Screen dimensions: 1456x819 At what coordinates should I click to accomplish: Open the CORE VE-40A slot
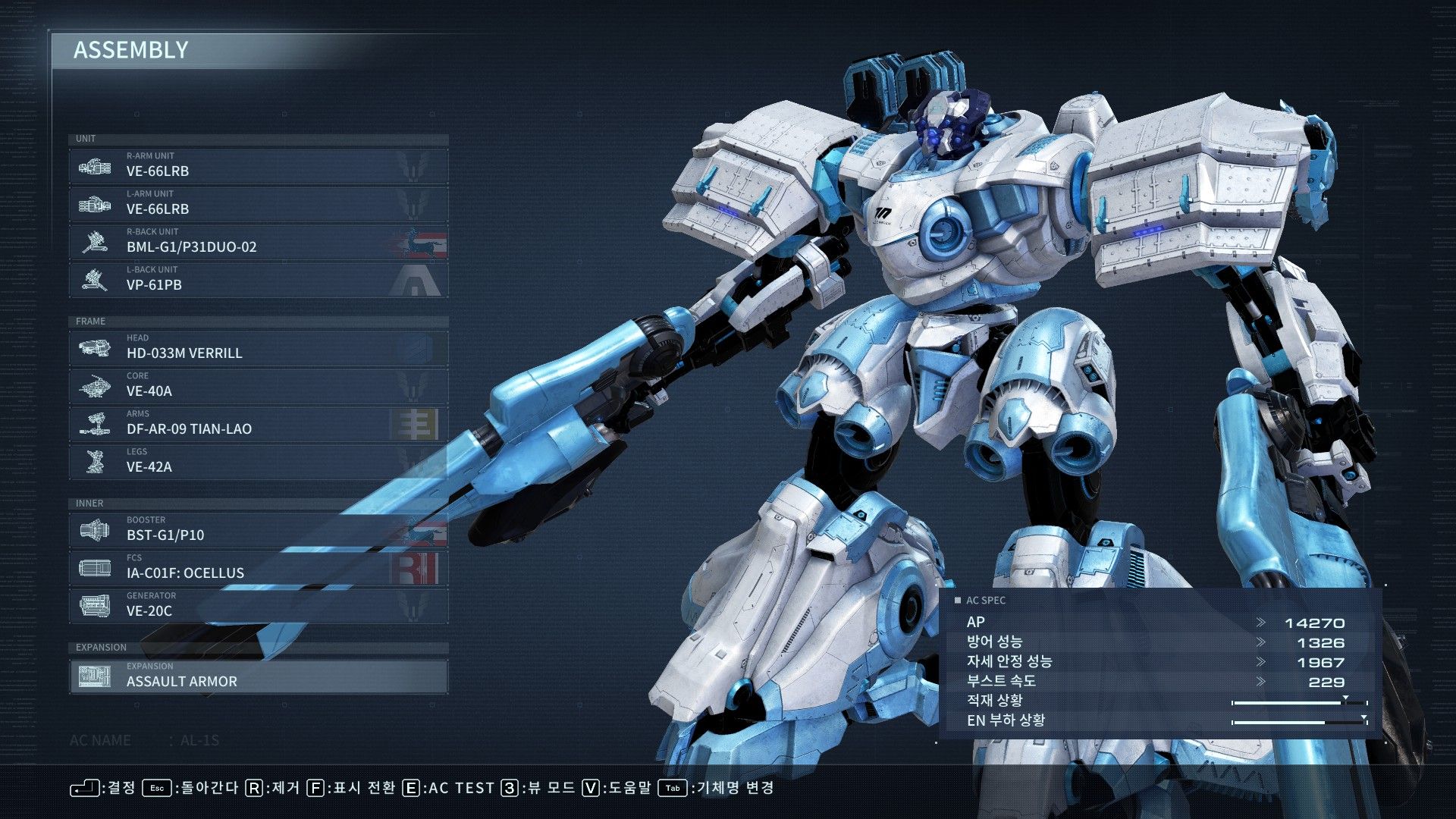[x=258, y=386]
